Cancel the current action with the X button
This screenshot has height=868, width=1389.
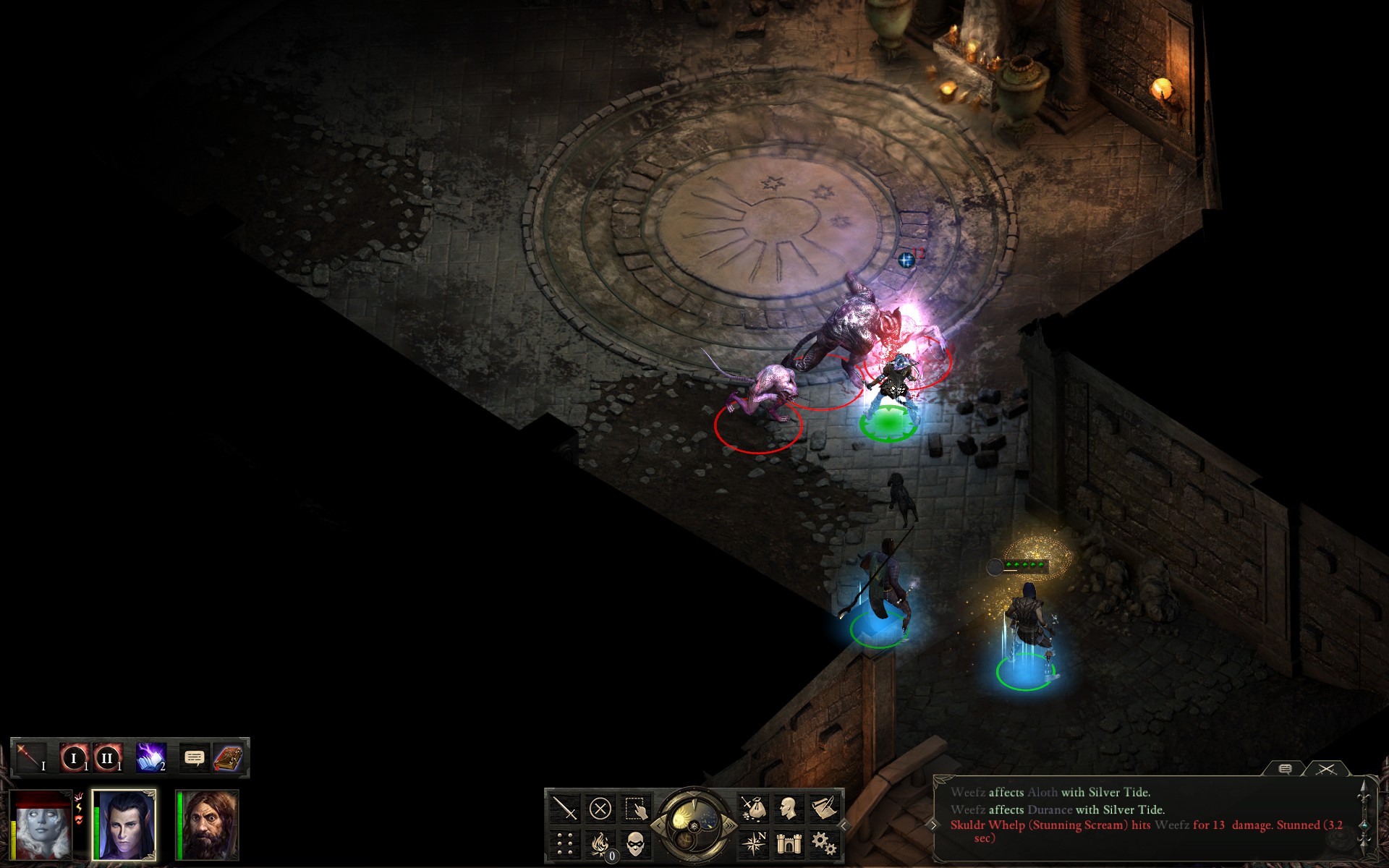click(600, 808)
